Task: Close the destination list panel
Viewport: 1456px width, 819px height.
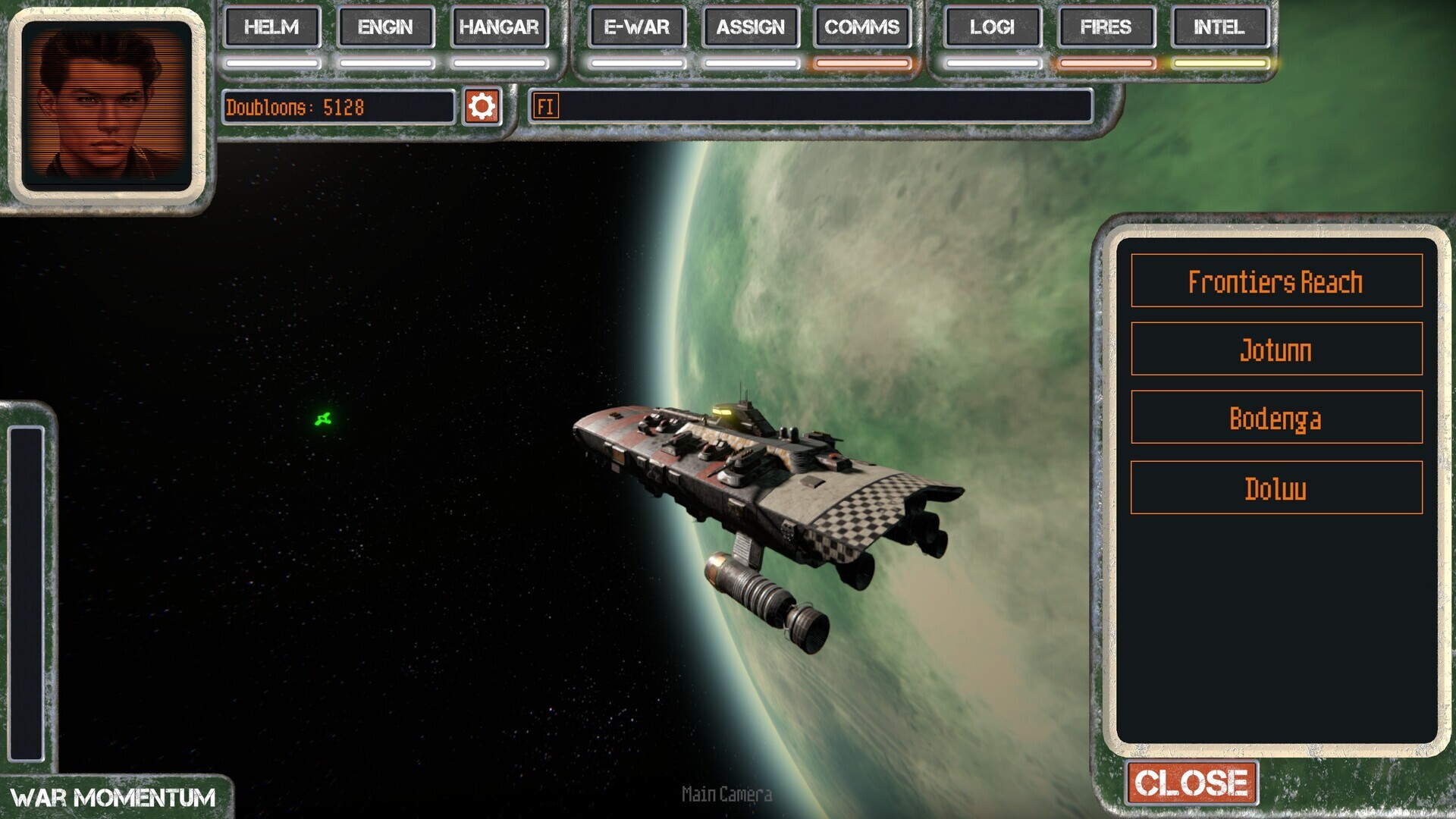Action: pyautogui.click(x=1191, y=783)
